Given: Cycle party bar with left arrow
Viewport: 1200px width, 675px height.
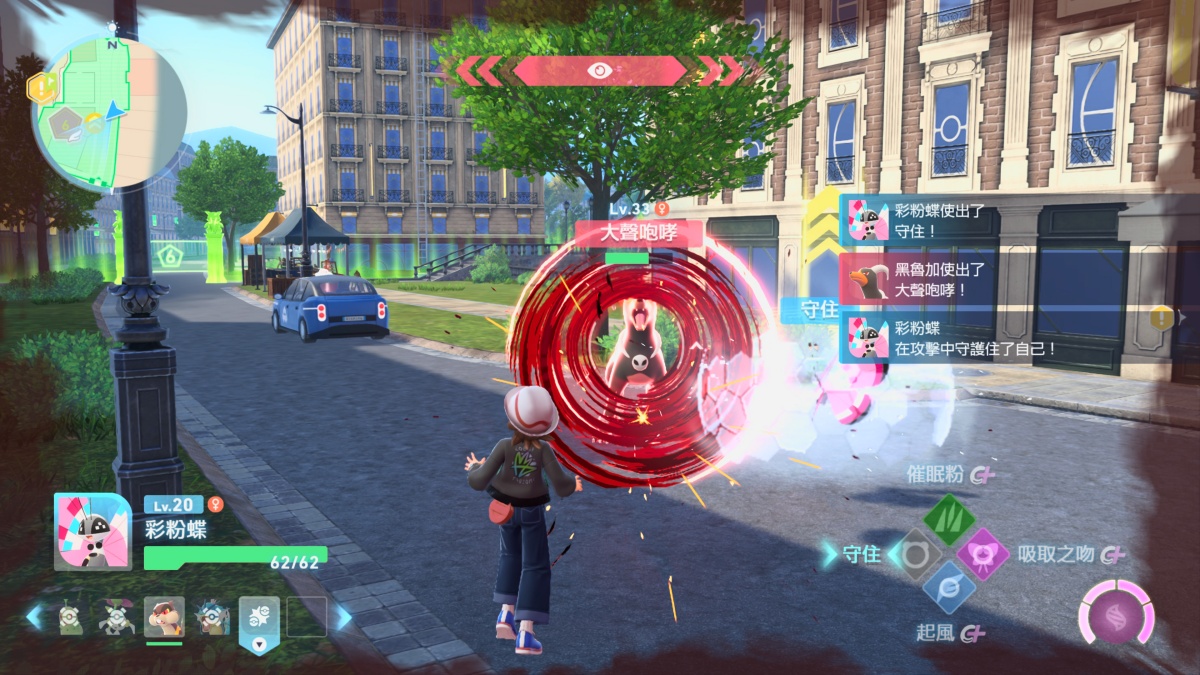Looking at the screenshot, I should click(x=35, y=617).
